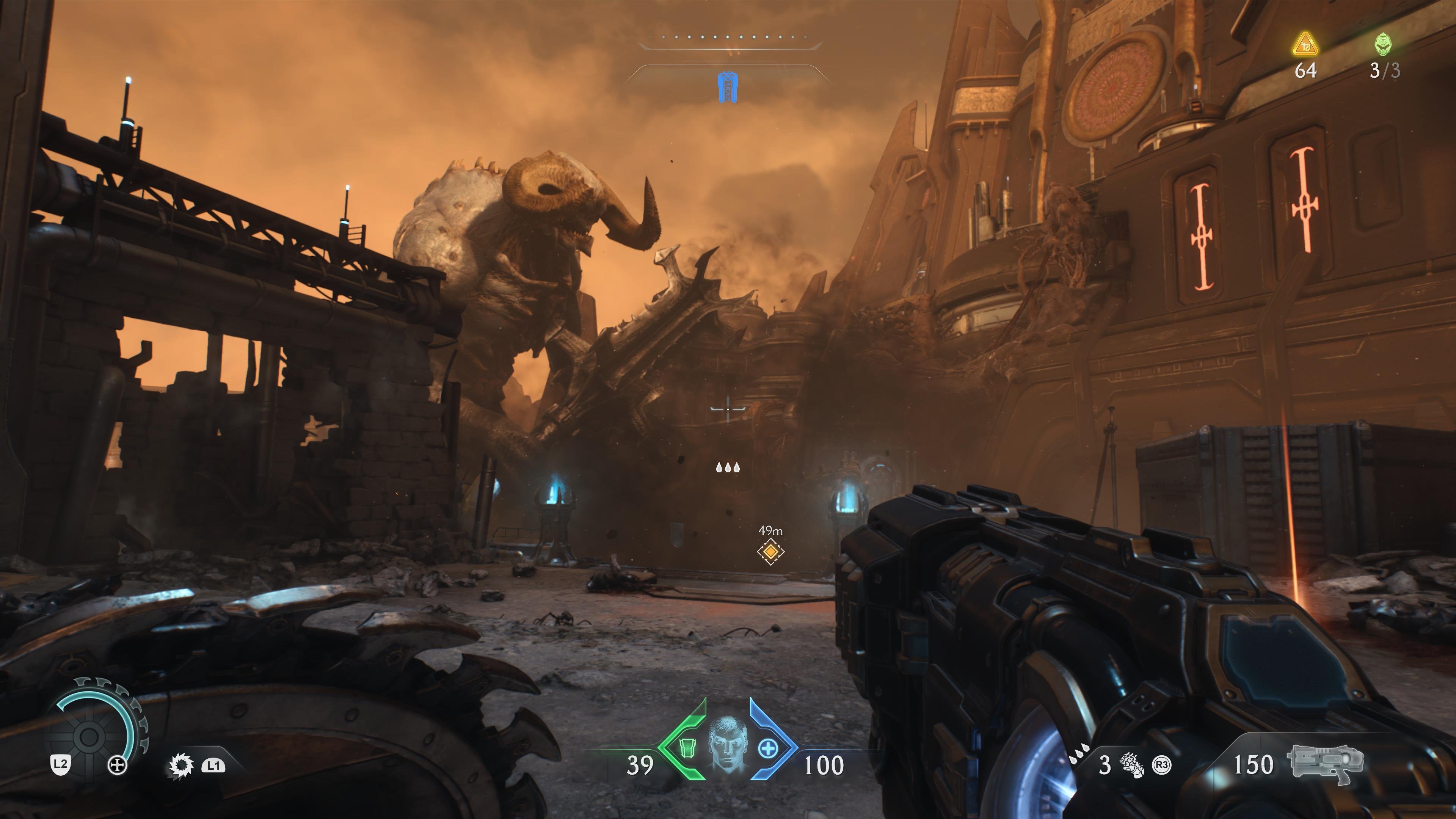Click the central aiming crosshair reticle
Image resolution: width=1456 pixels, height=819 pixels.
click(728, 409)
